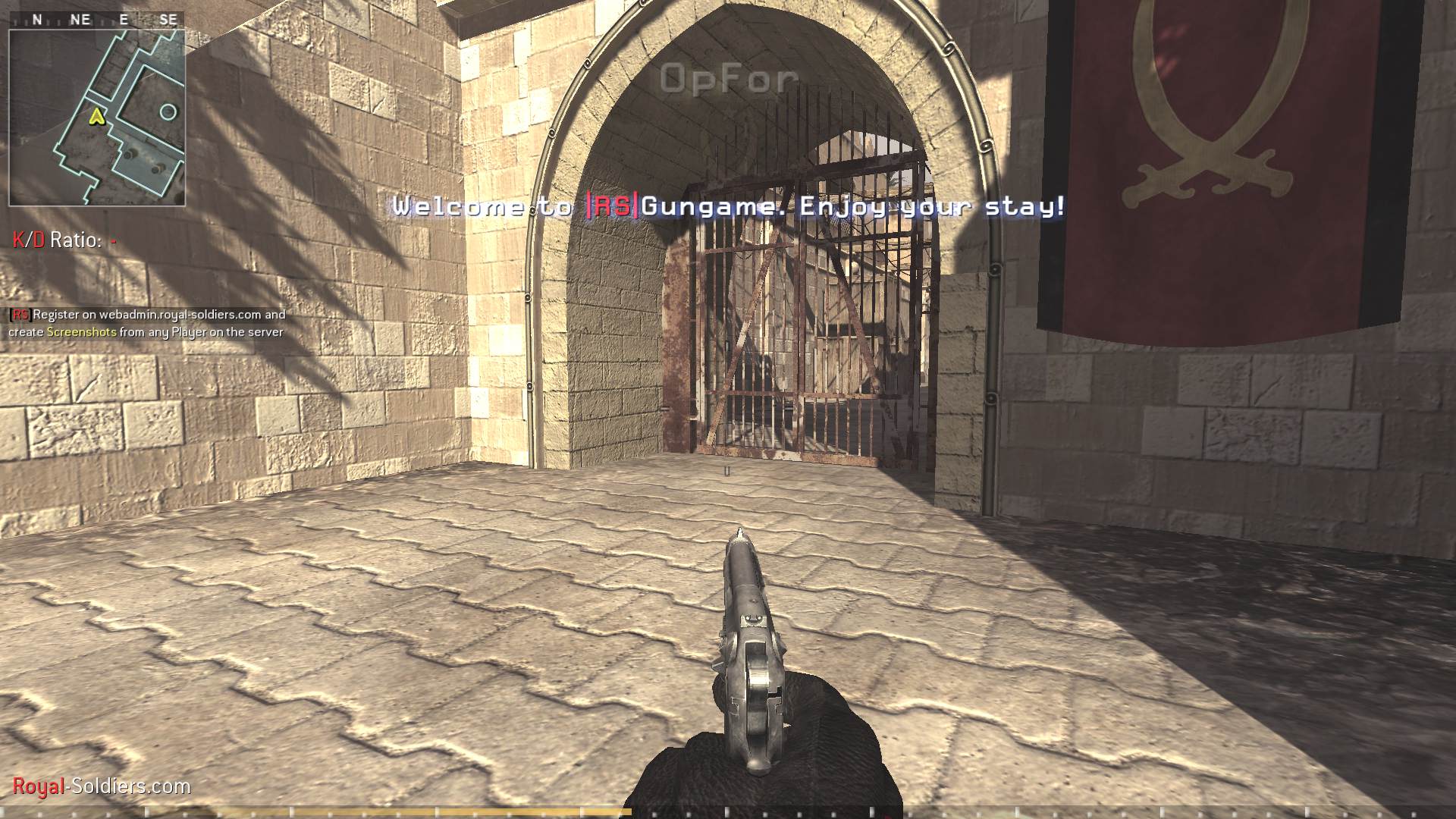Expand the server announcement text box
1456x819 pixels.
pyautogui.click(x=146, y=323)
